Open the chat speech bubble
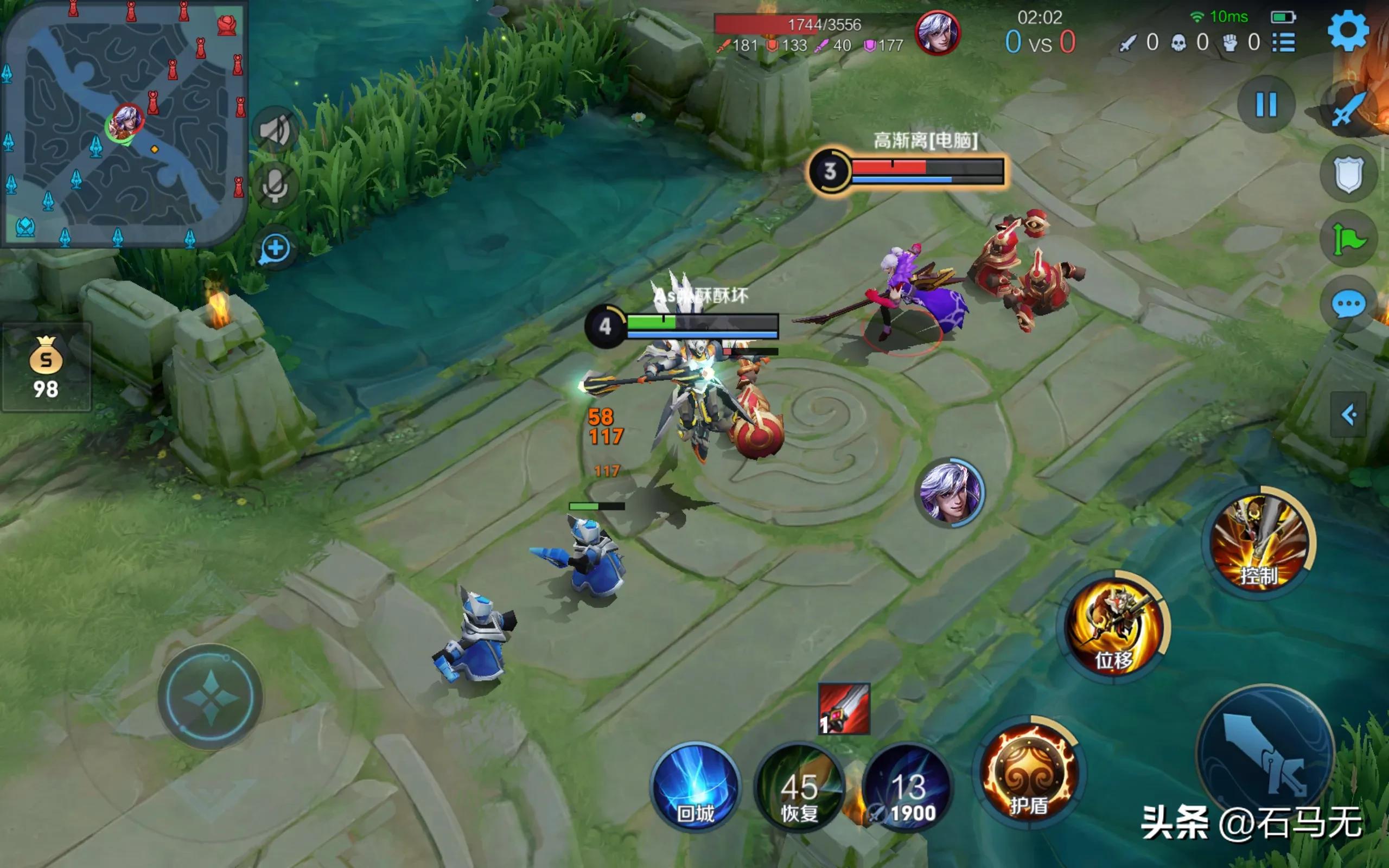Screen dimensions: 1389x868 click(1348, 304)
